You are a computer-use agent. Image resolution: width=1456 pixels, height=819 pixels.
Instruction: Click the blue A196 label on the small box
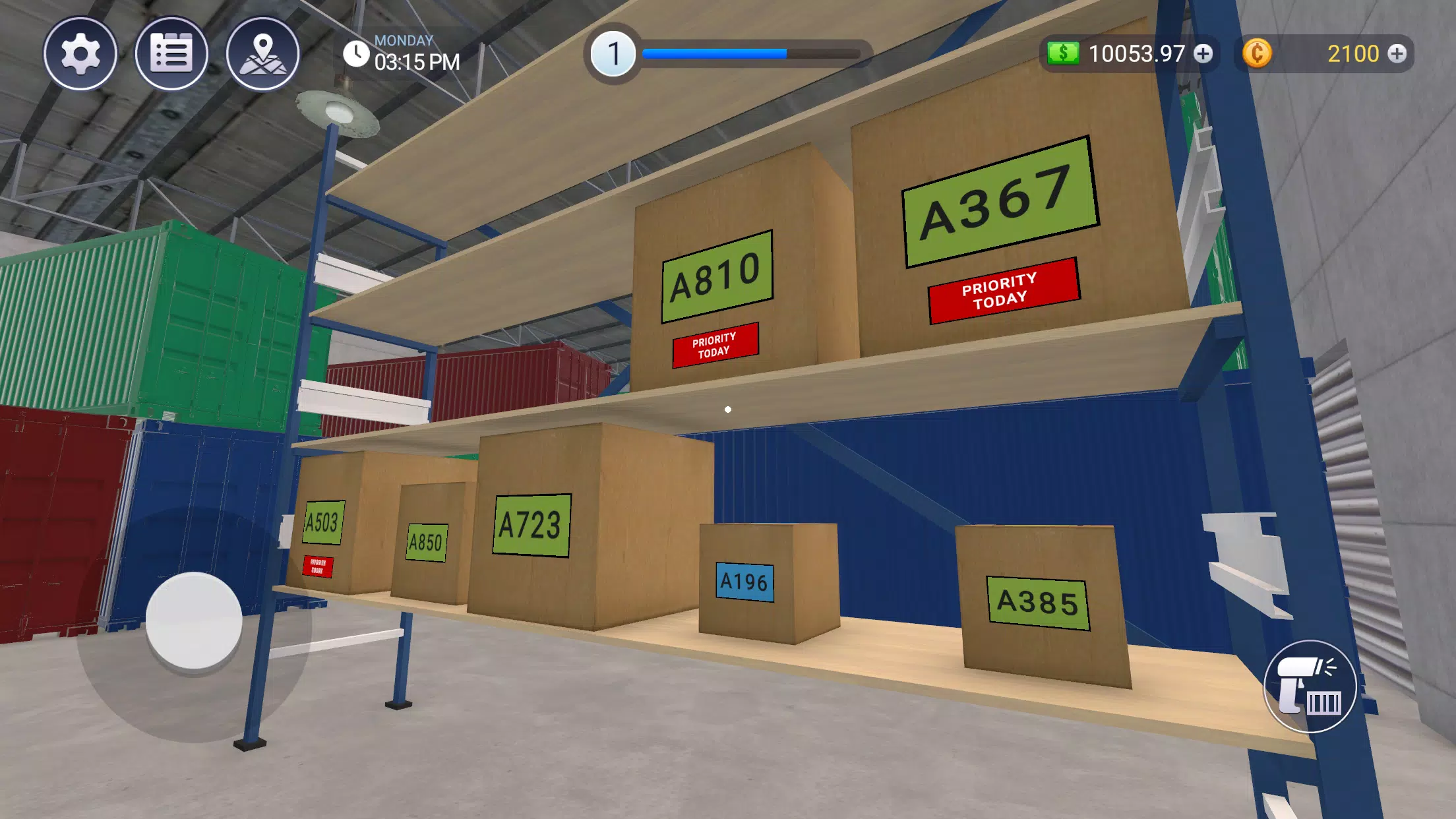pos(746,582)
